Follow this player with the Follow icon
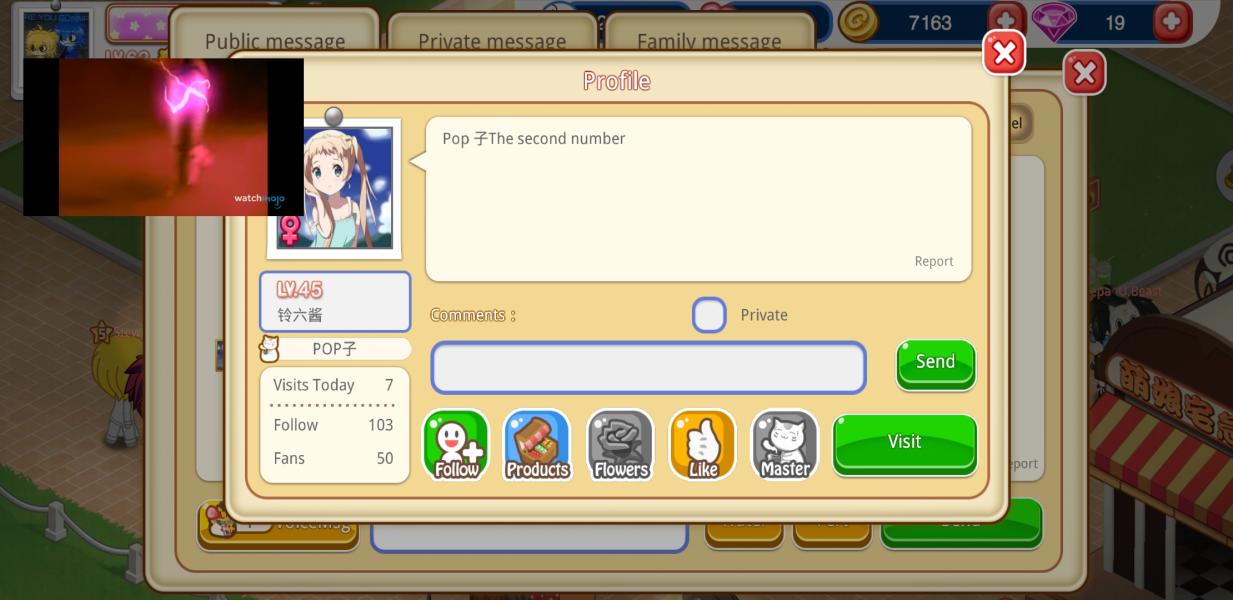1233x600 pixels. coord(456,445)
